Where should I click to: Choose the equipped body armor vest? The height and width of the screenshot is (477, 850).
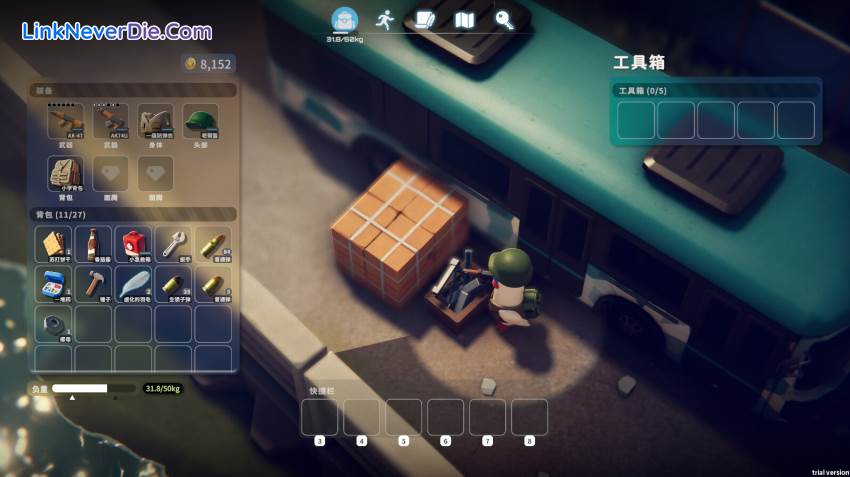[155, 123]
